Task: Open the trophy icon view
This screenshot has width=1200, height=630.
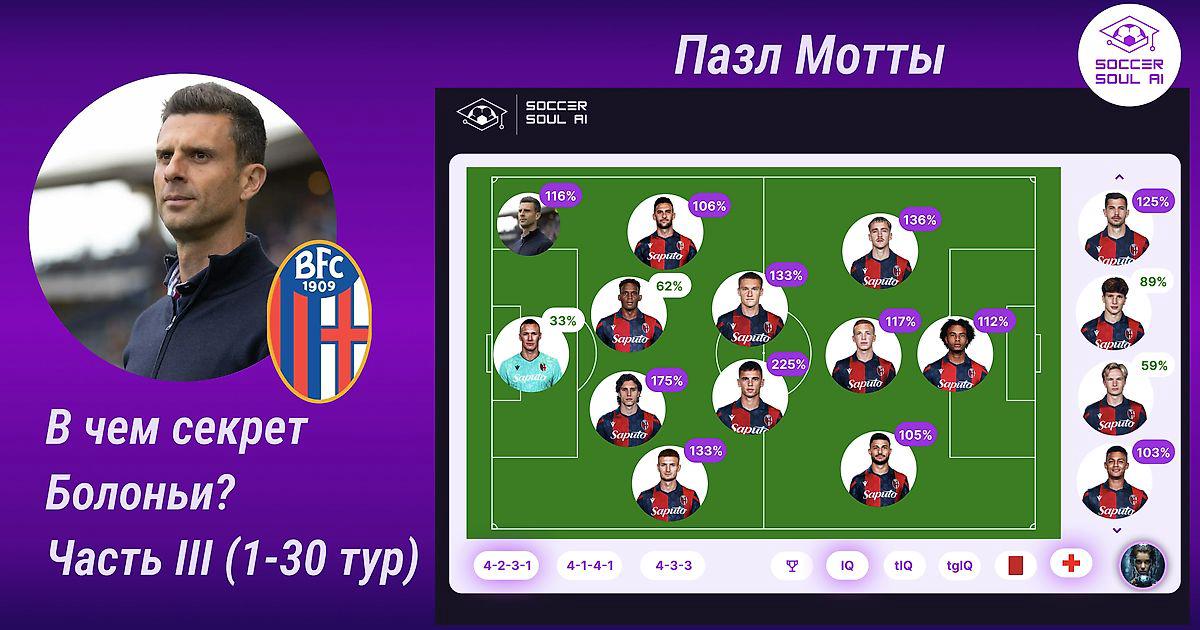Action: (792, 565)
